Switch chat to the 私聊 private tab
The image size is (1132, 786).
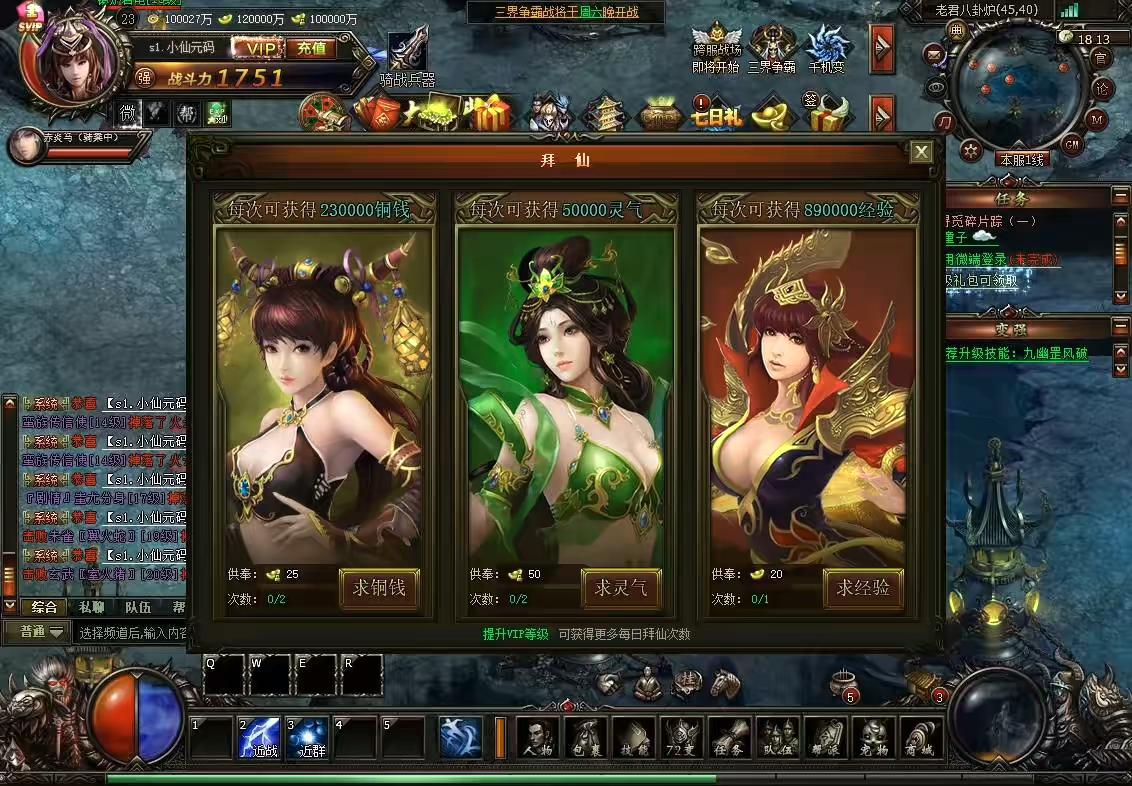[x=91, y=607]
